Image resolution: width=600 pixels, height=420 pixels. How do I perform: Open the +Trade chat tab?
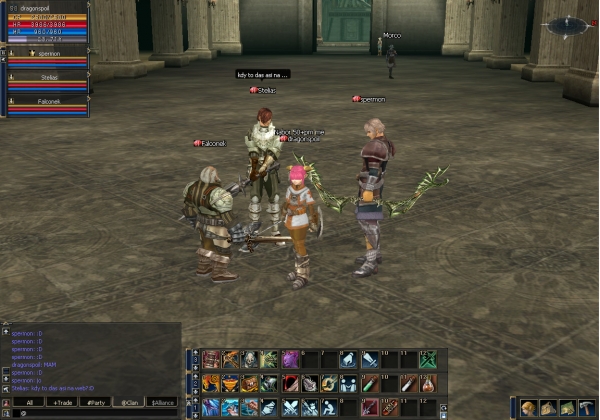(63, 402)
